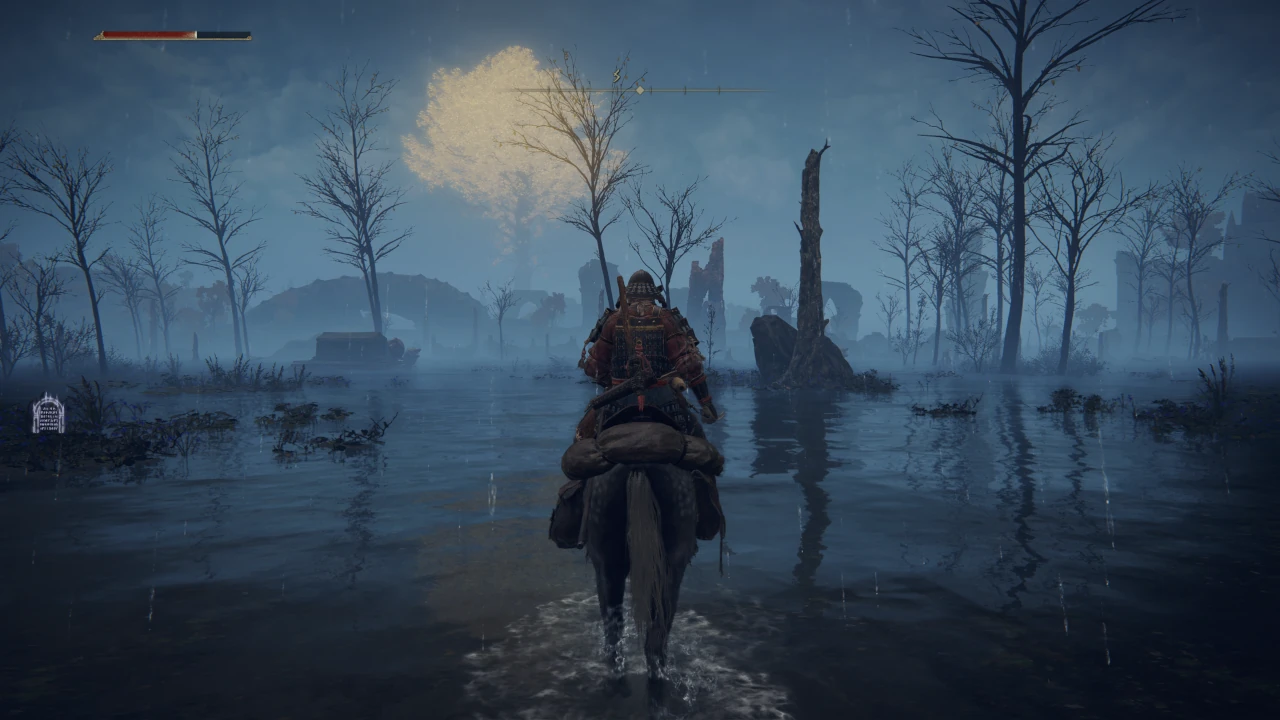Select the compass bar's center diamond
The height and width of the screenshot is (720, 1280).
pyautogui.click(x=640, y=90)
